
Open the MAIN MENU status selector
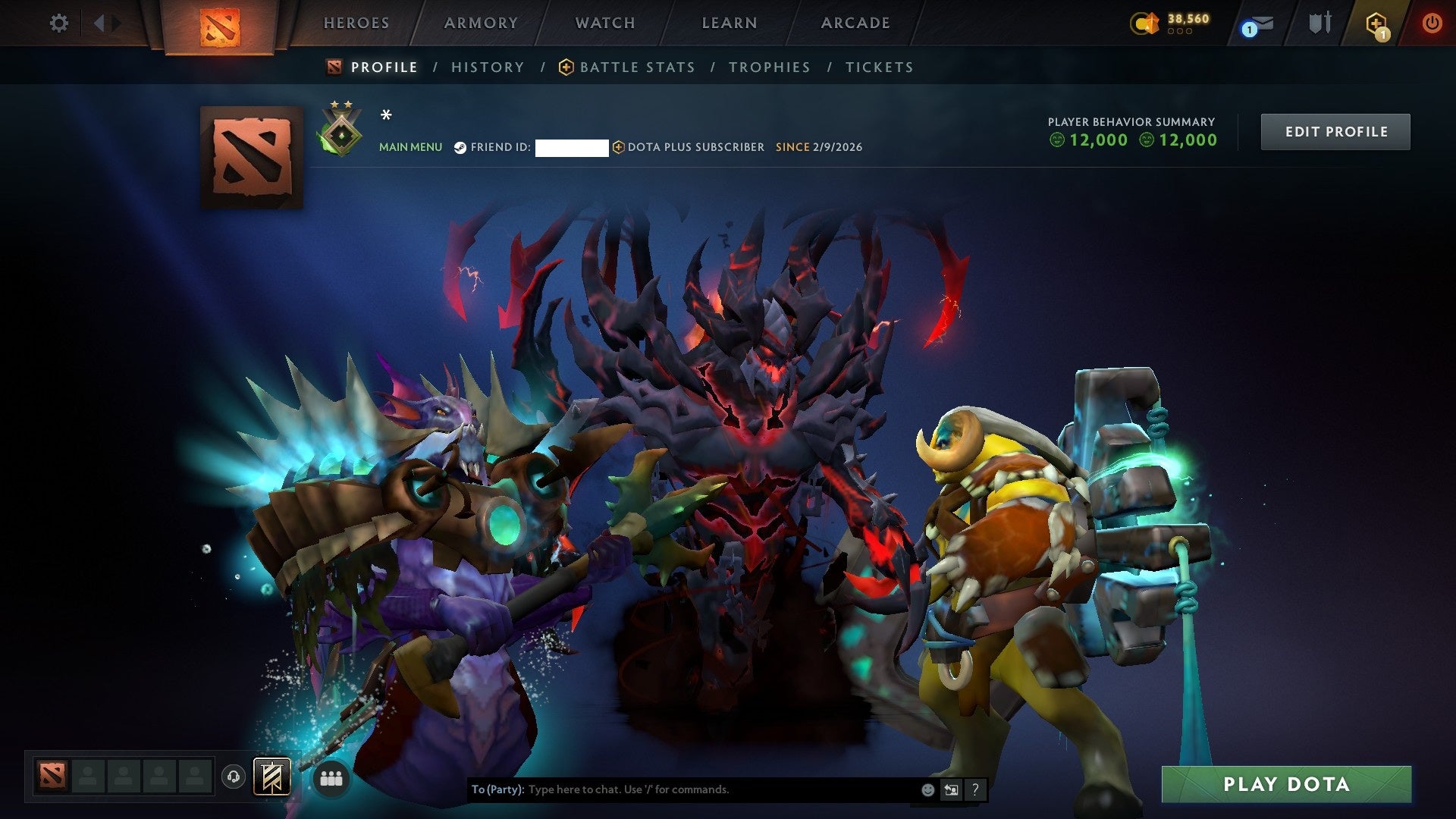[410, 147]
